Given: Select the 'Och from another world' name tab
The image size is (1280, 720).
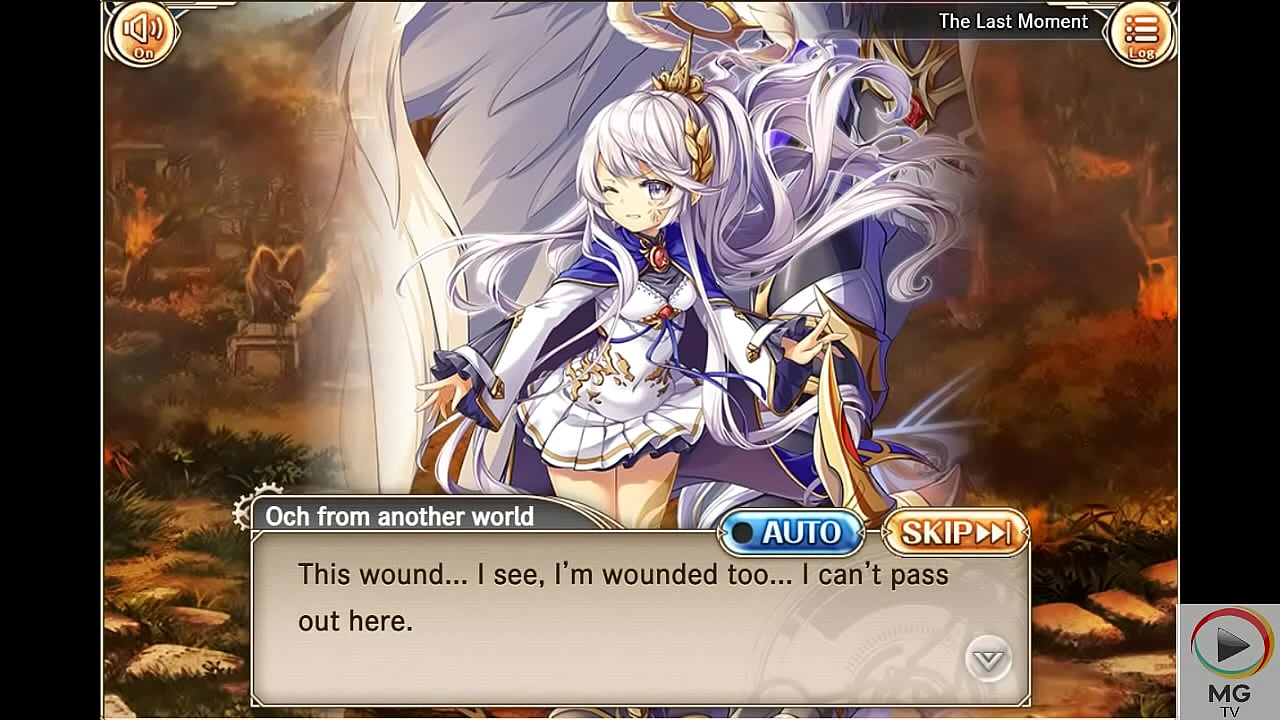Looking at the screenshot, I should [400, 517].
